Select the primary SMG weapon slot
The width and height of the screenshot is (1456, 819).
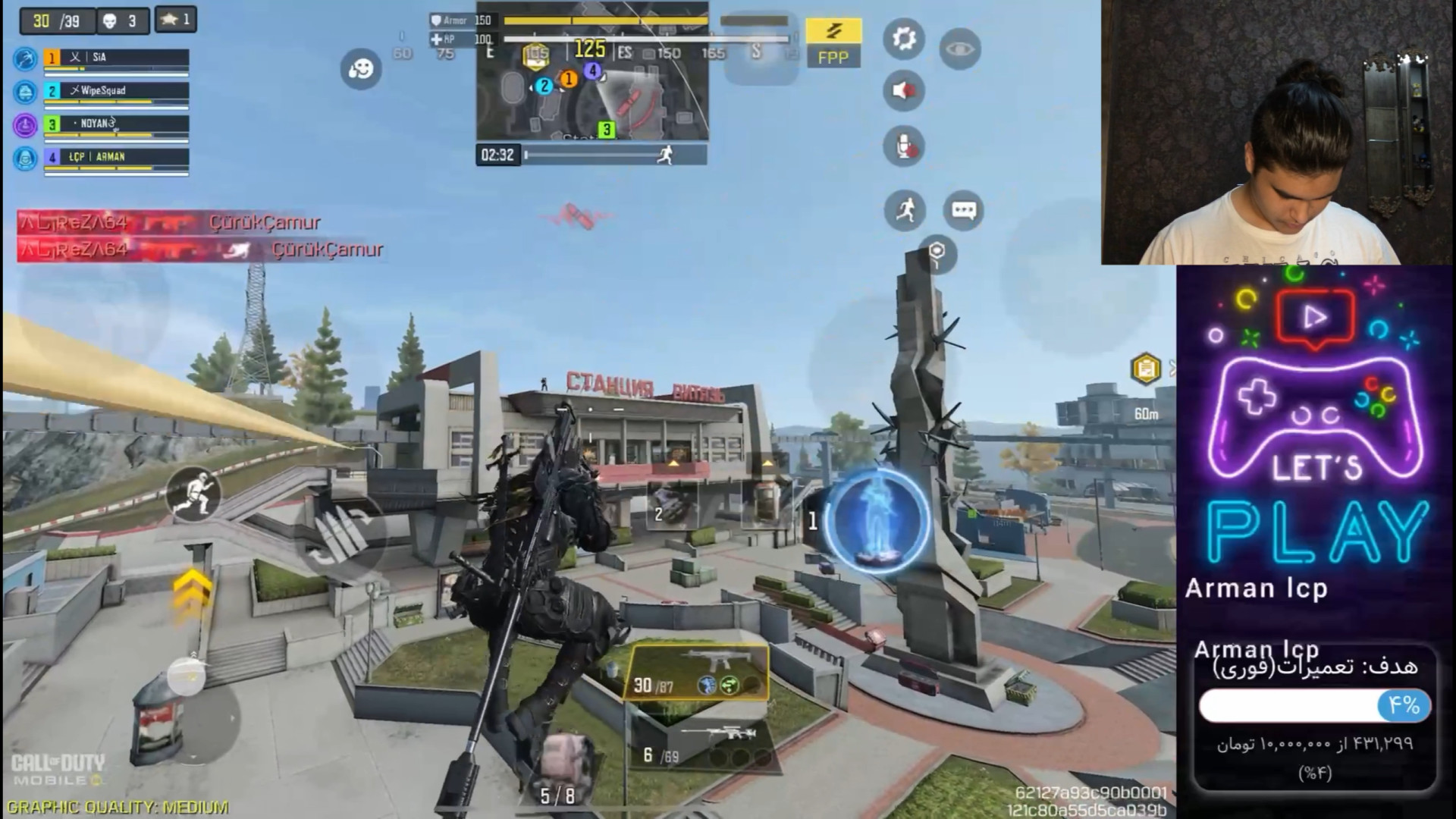[x=695, y=673]
